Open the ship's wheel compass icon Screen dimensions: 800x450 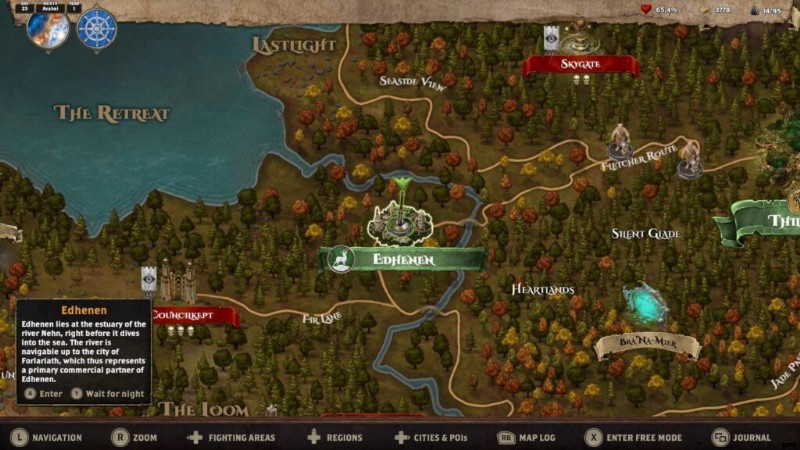tap(97, 29)
